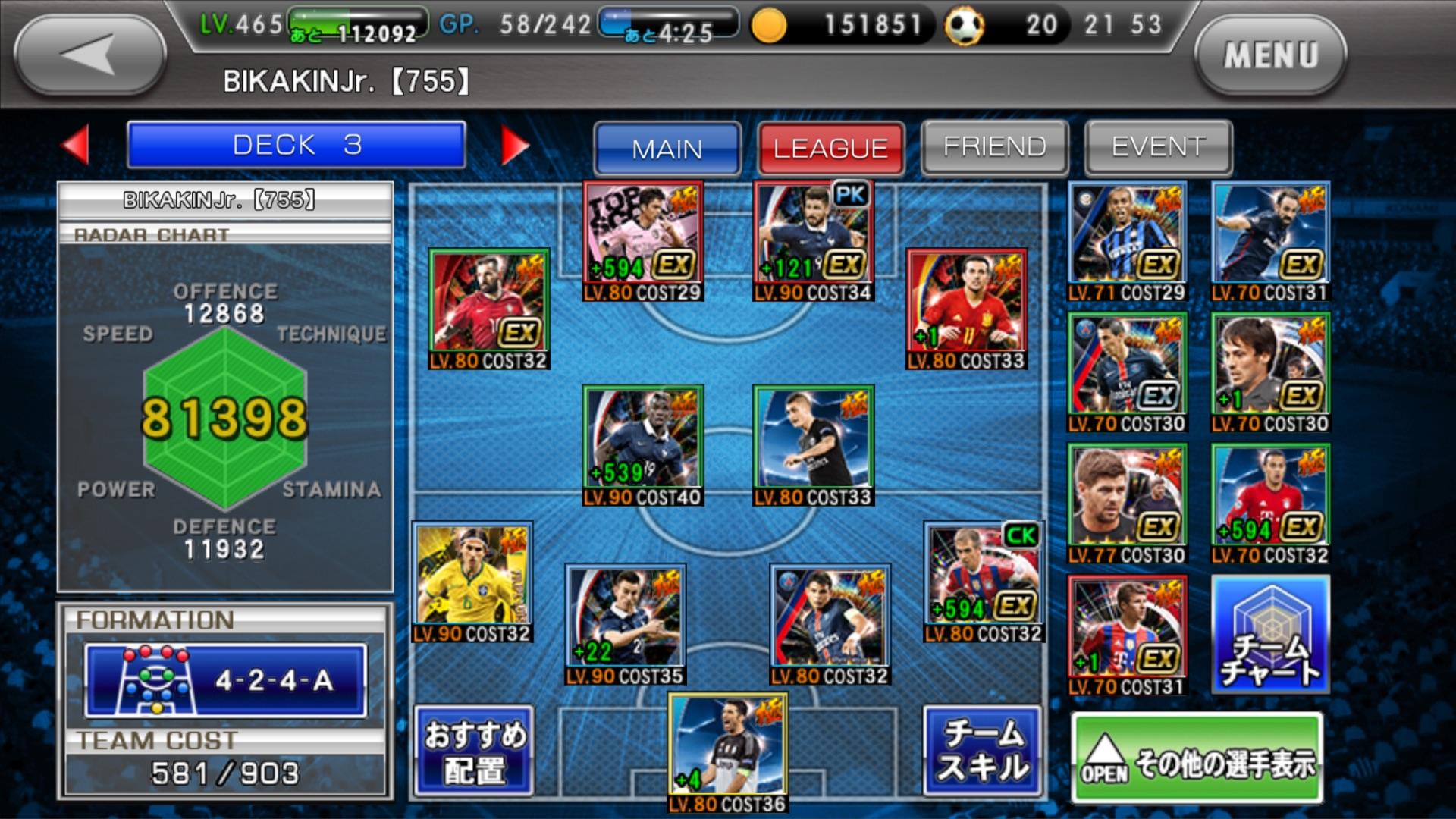Change the 4-2-4-A formation
The width and height of the screenshot is (1456, 819).
(225, 680)
